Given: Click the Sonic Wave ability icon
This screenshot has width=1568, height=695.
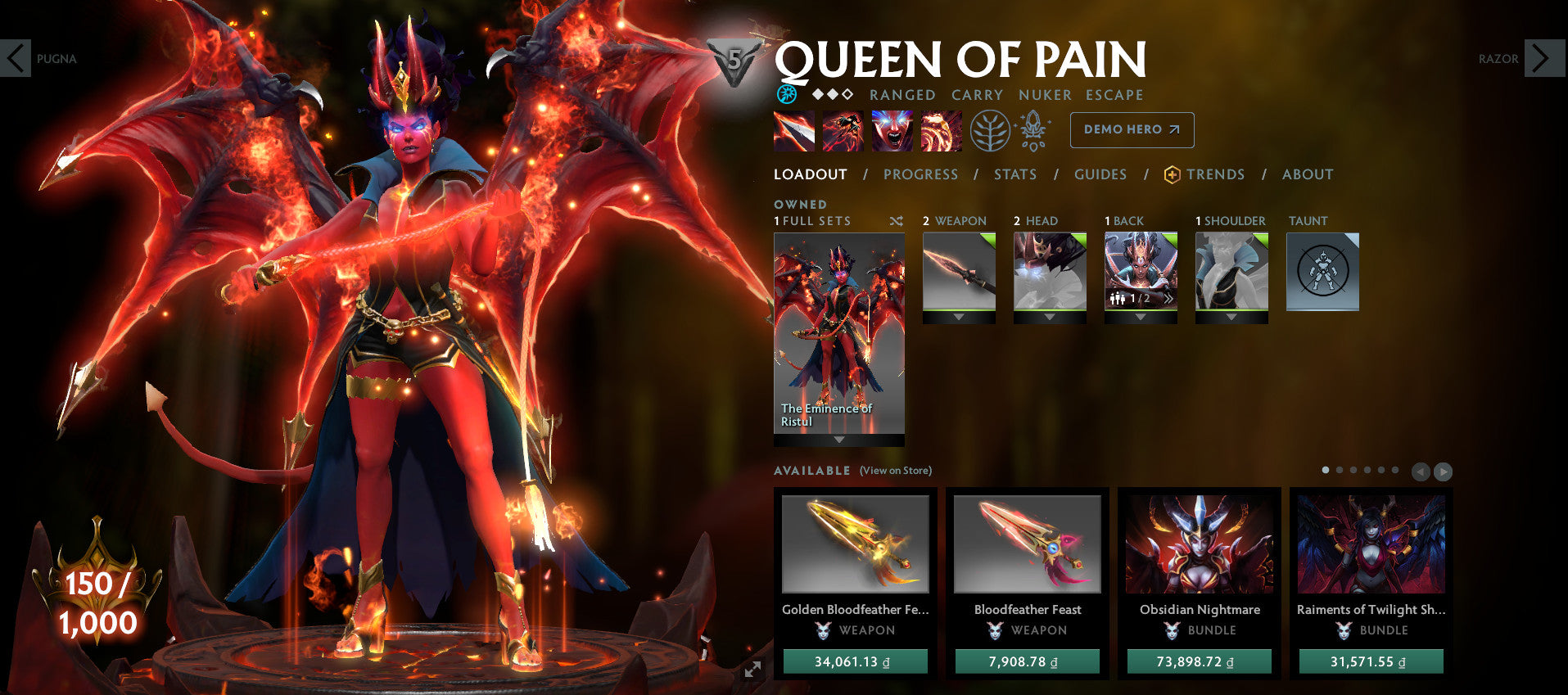Looking at the screenshot, I should (x=941, y=129).
